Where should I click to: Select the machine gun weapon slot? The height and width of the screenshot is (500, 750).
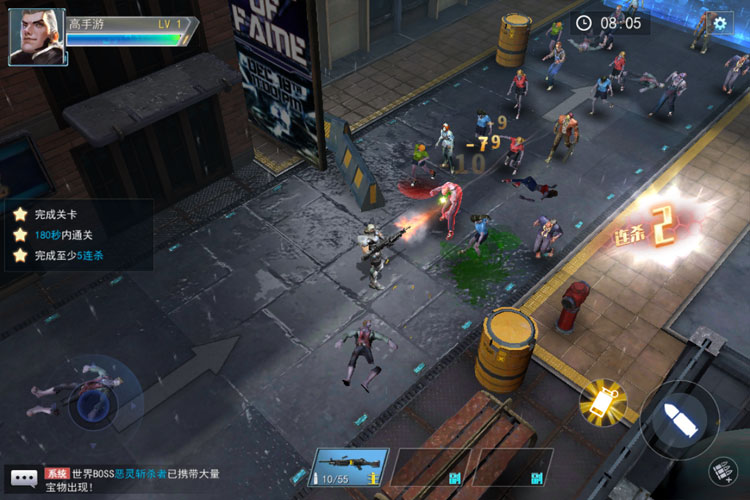(347, 467)
